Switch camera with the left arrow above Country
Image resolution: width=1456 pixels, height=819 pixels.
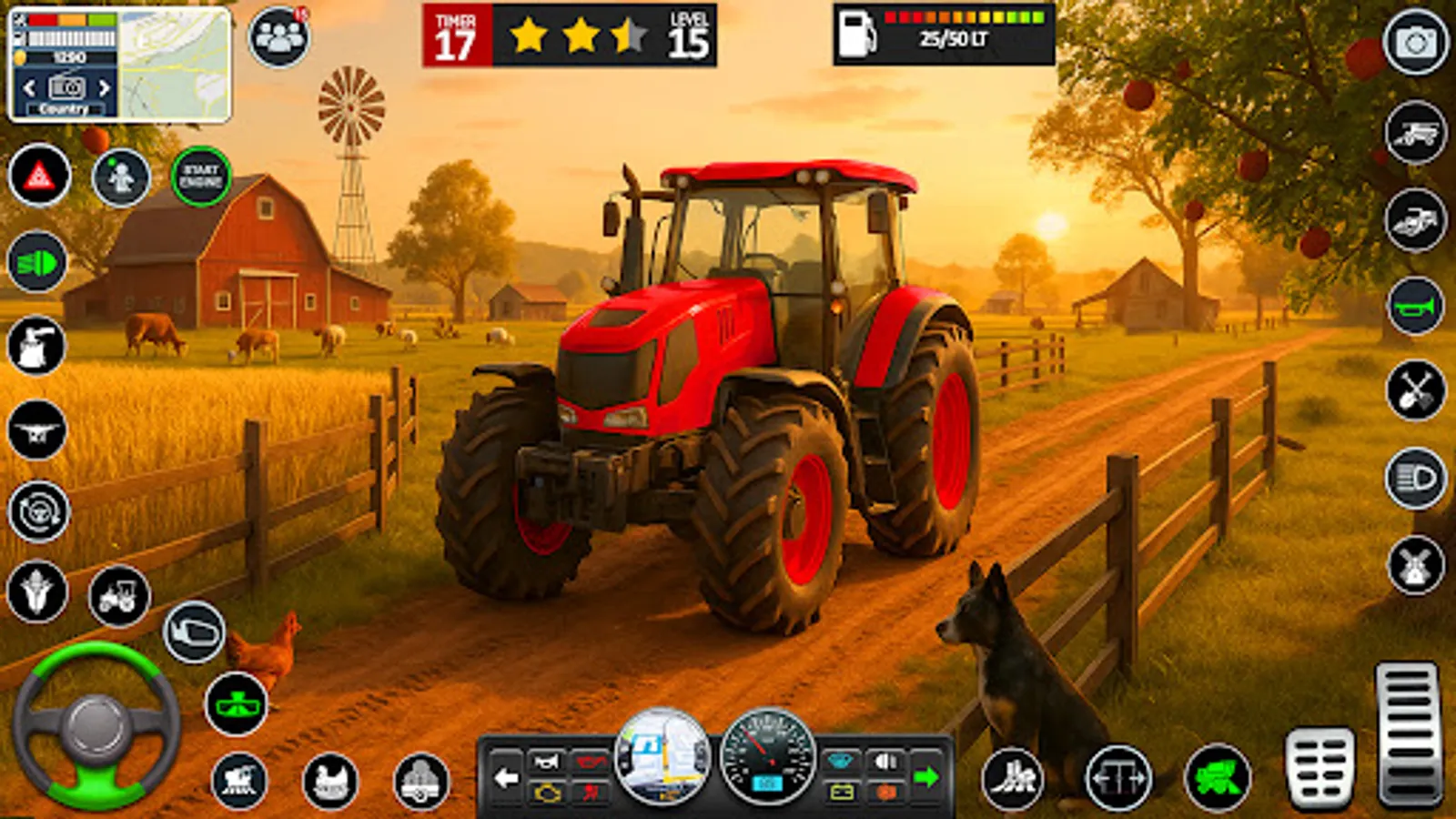point(27,88)
